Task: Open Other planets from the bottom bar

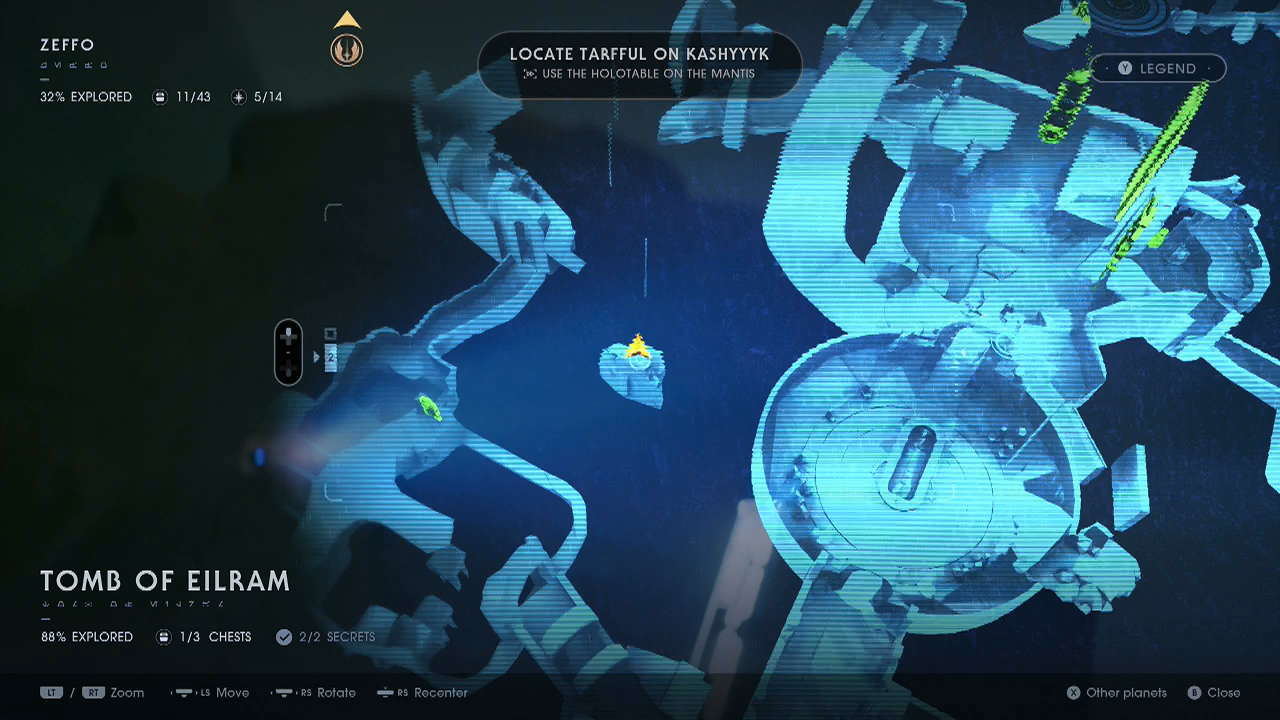Action: point(1074,692)
